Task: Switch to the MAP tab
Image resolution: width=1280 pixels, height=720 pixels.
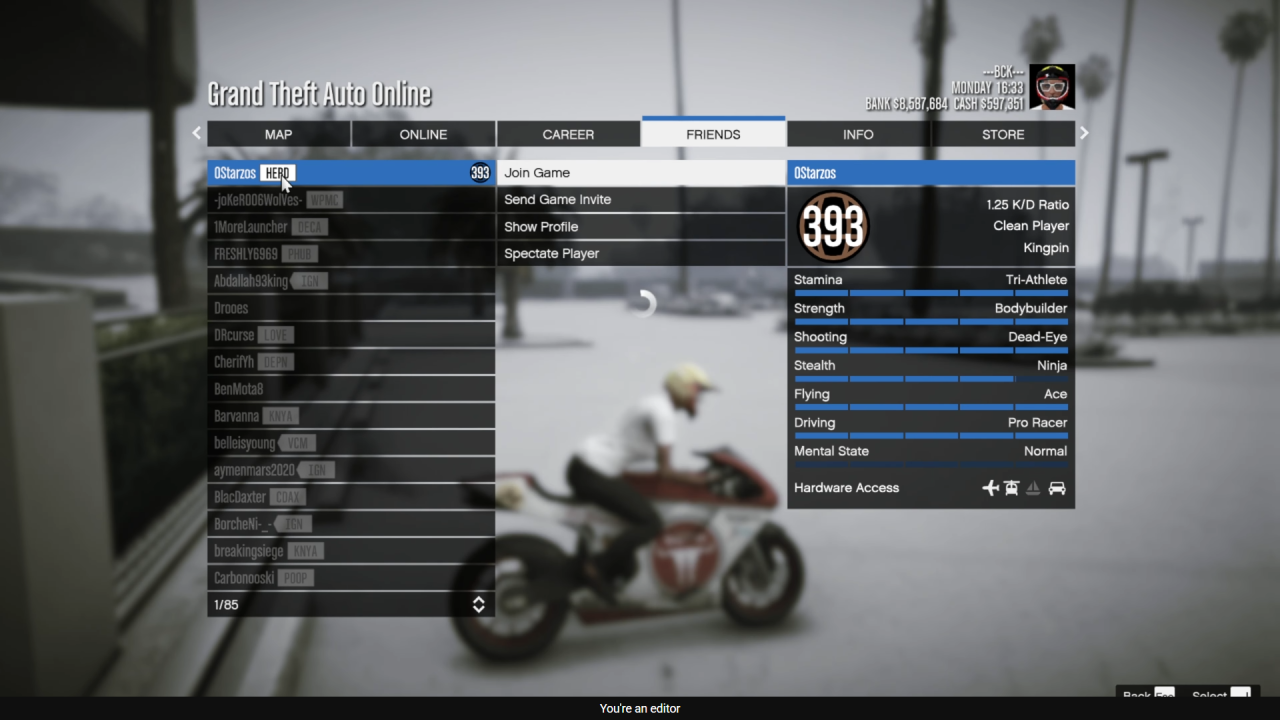Action: coord(278,133)
